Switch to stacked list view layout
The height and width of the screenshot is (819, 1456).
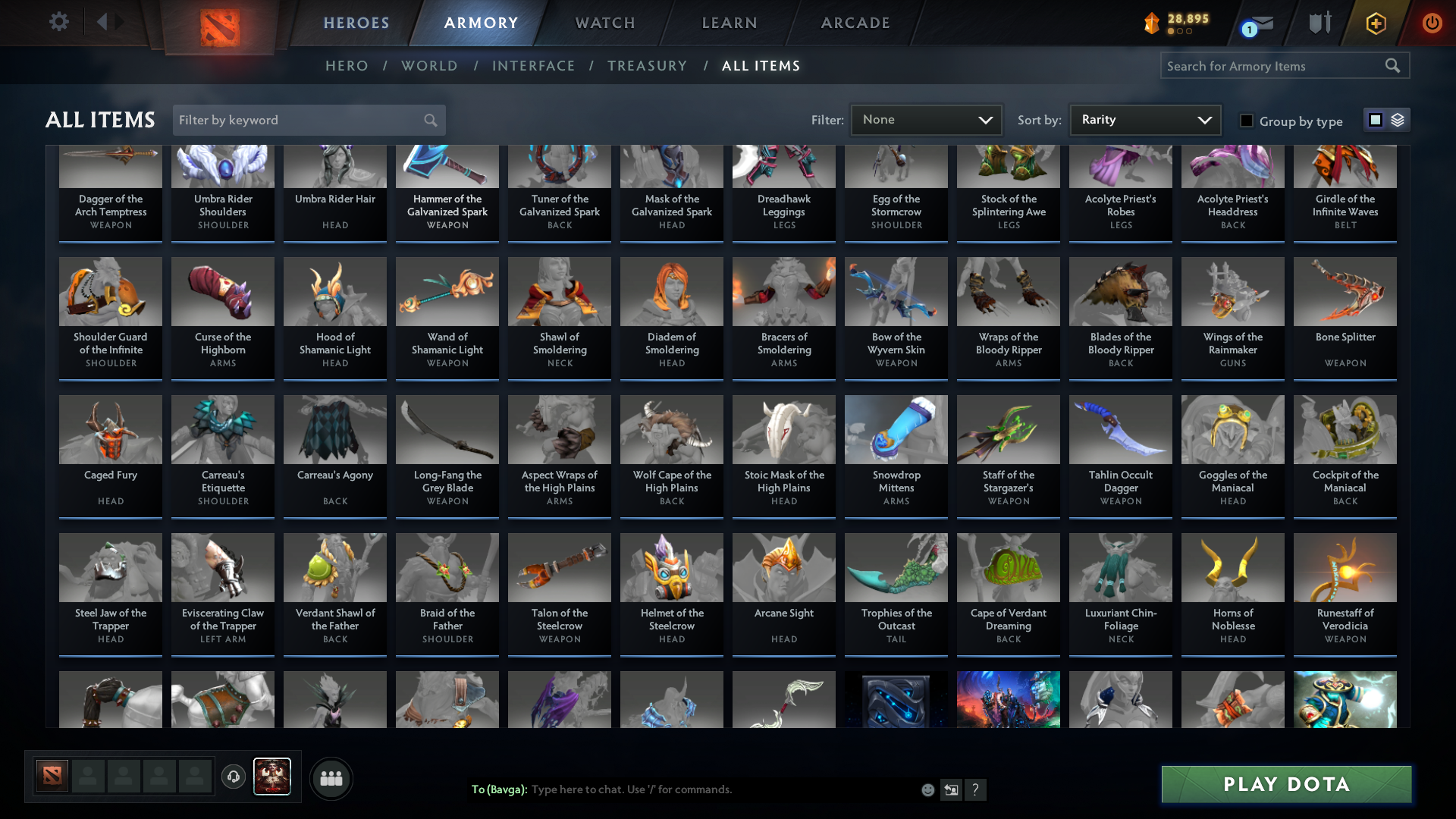point(1398,120)
